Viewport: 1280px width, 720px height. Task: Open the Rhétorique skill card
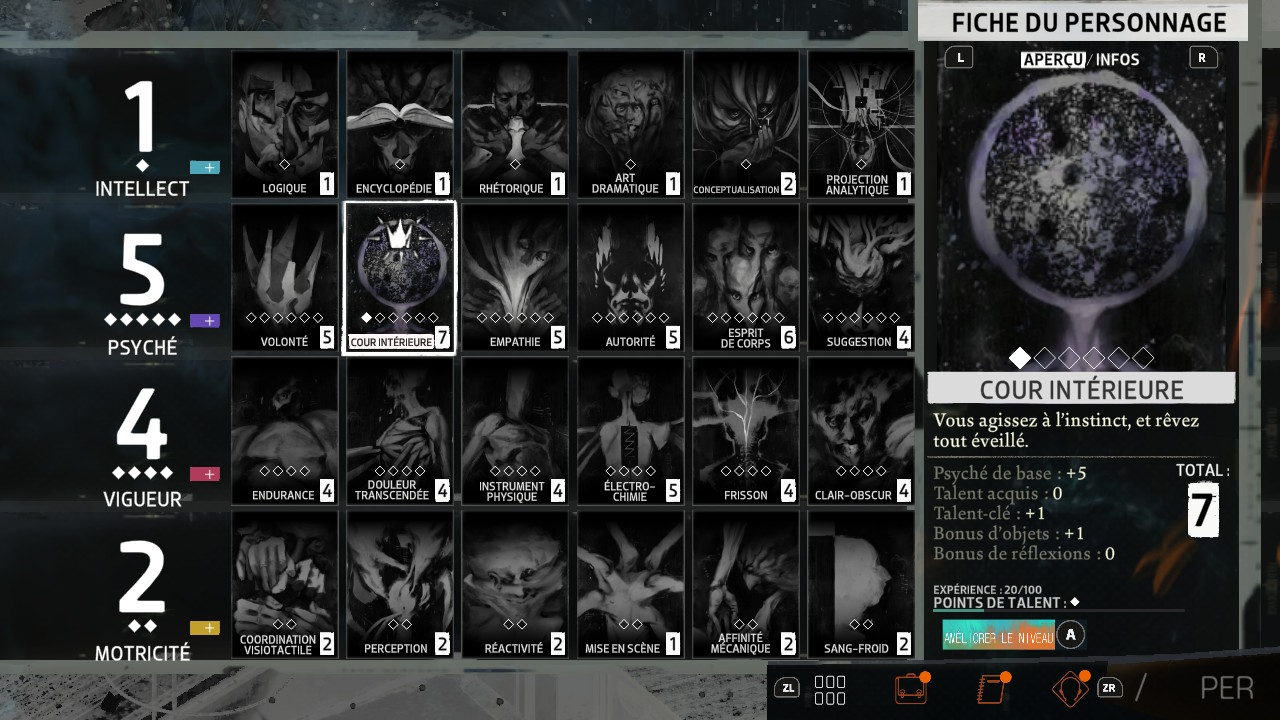[515, 124]
